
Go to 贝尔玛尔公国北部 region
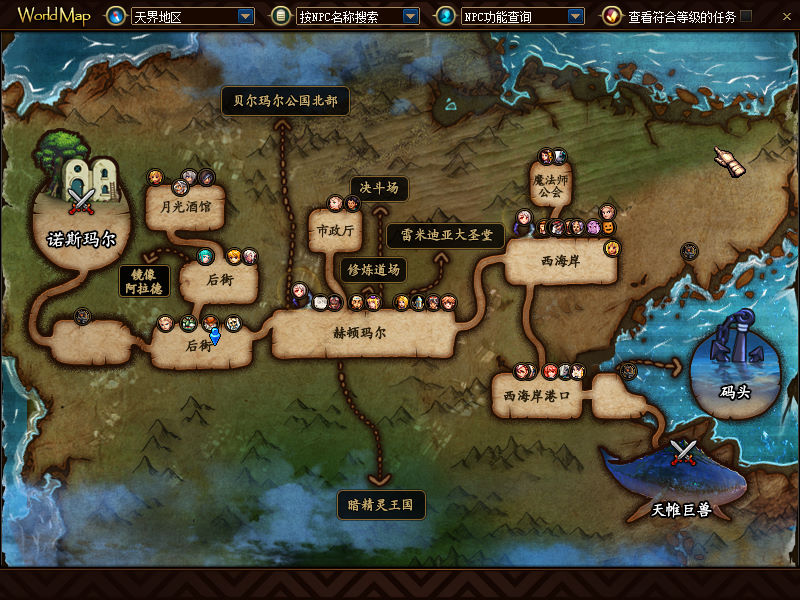(285, 101)
